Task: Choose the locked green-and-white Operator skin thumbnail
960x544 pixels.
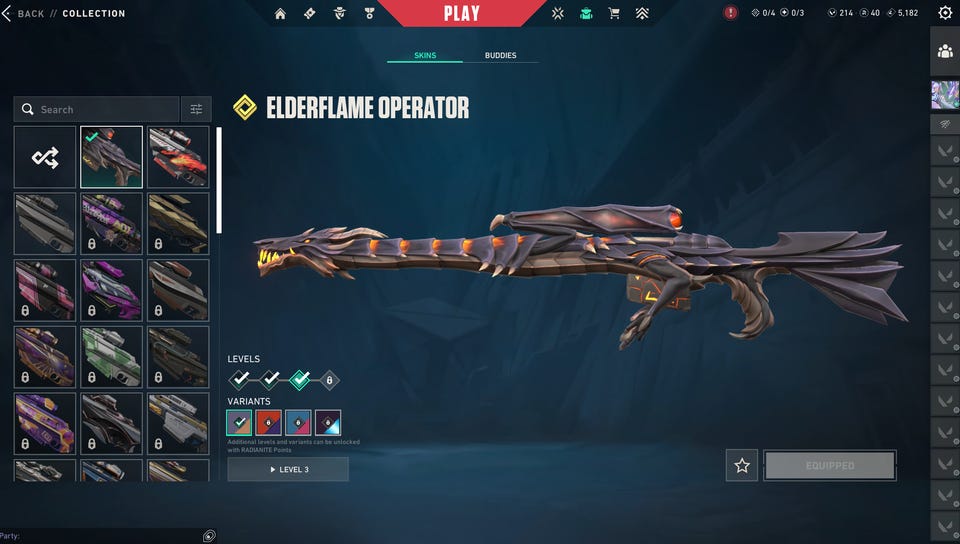Action: click(111, 356)
